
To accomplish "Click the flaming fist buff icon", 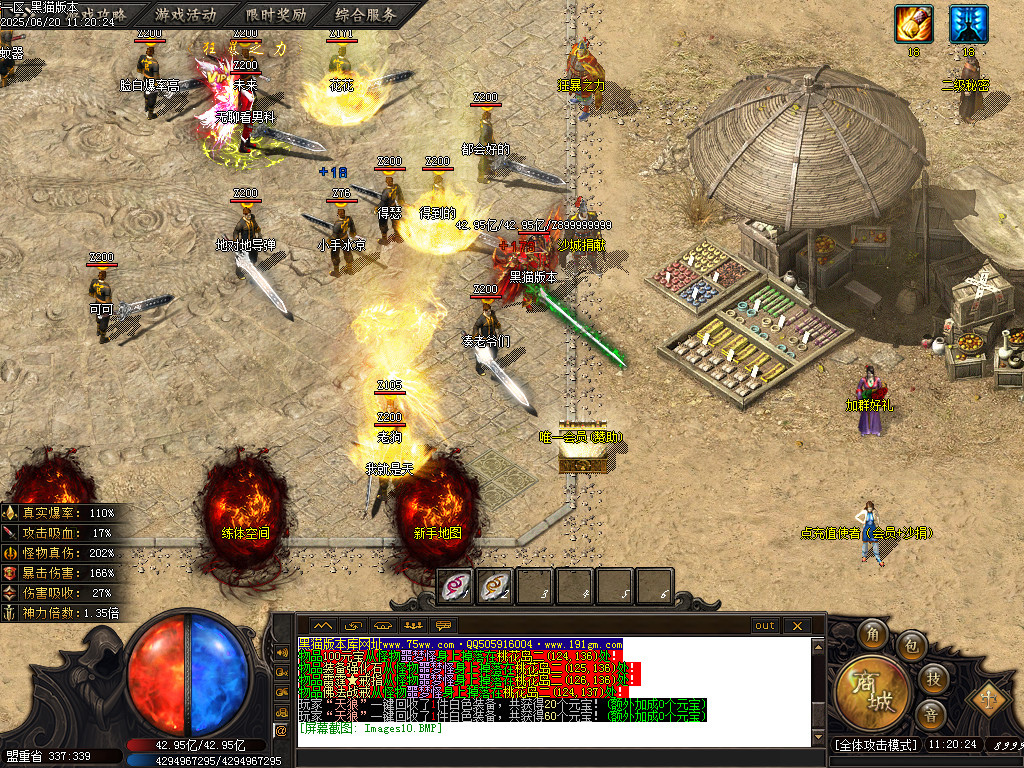I will pos(913,24).
